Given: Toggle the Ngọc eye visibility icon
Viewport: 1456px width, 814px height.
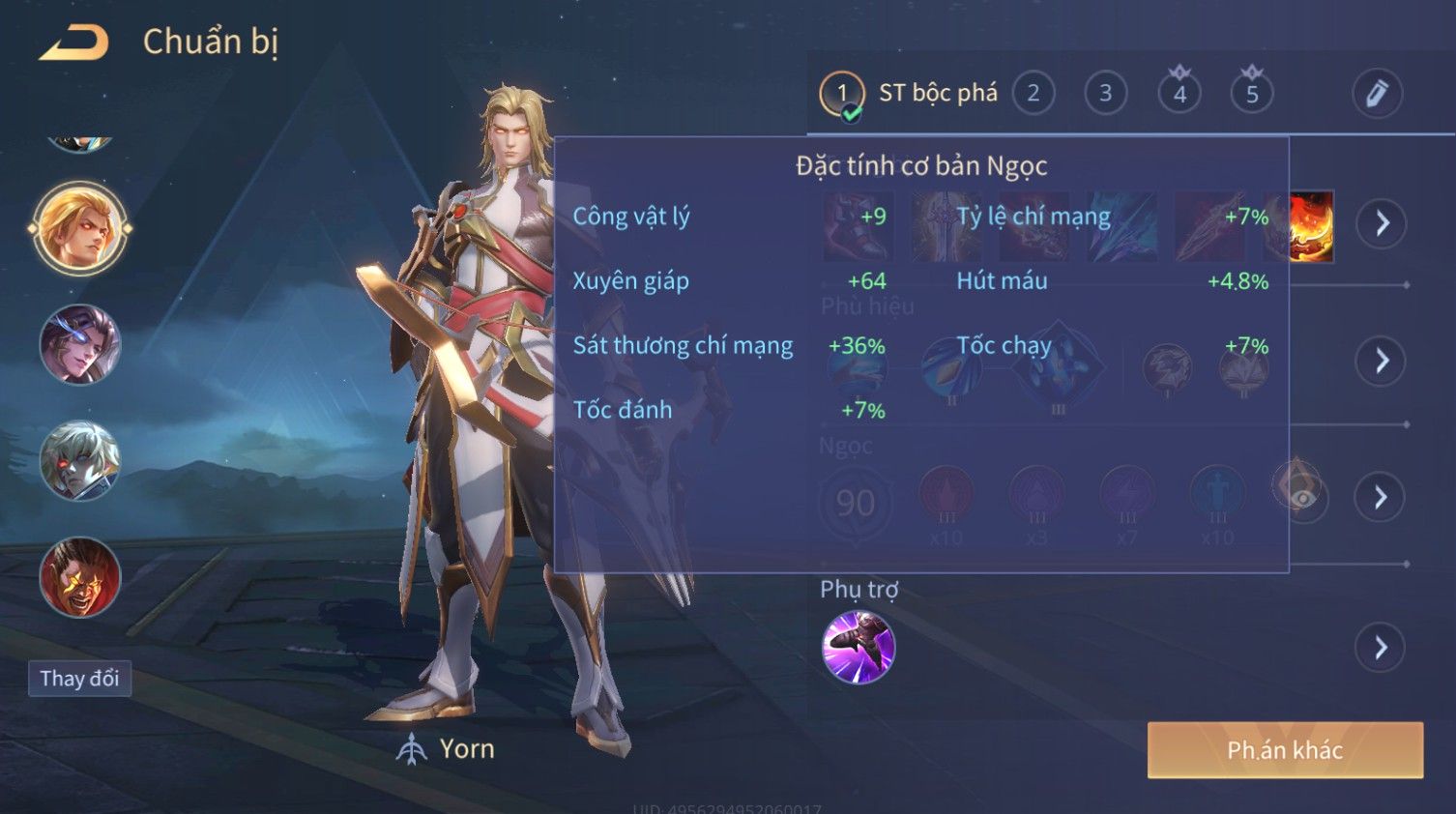Looking at the screenshot, I should (1303, 497).
